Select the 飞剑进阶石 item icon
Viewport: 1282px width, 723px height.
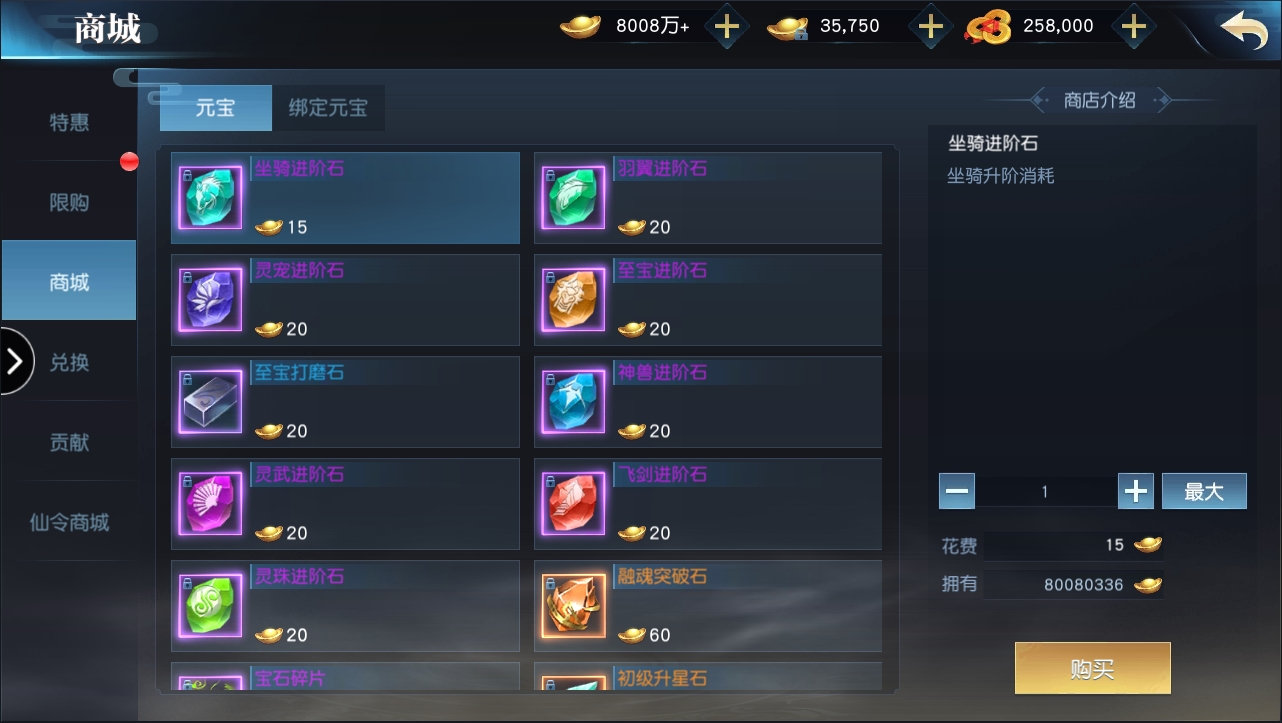(572, 503)
